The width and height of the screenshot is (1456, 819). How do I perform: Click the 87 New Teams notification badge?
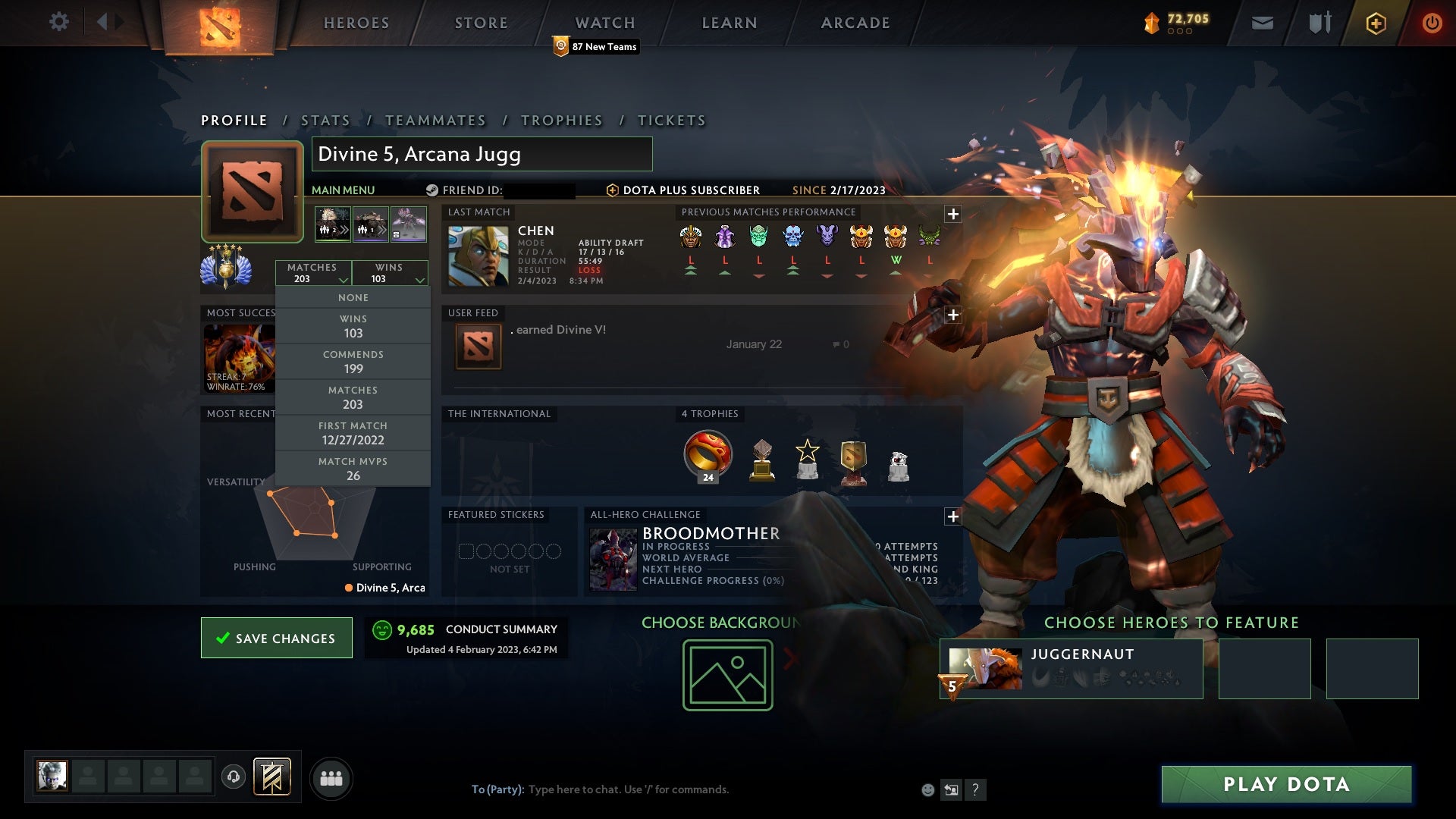(596, 46)
